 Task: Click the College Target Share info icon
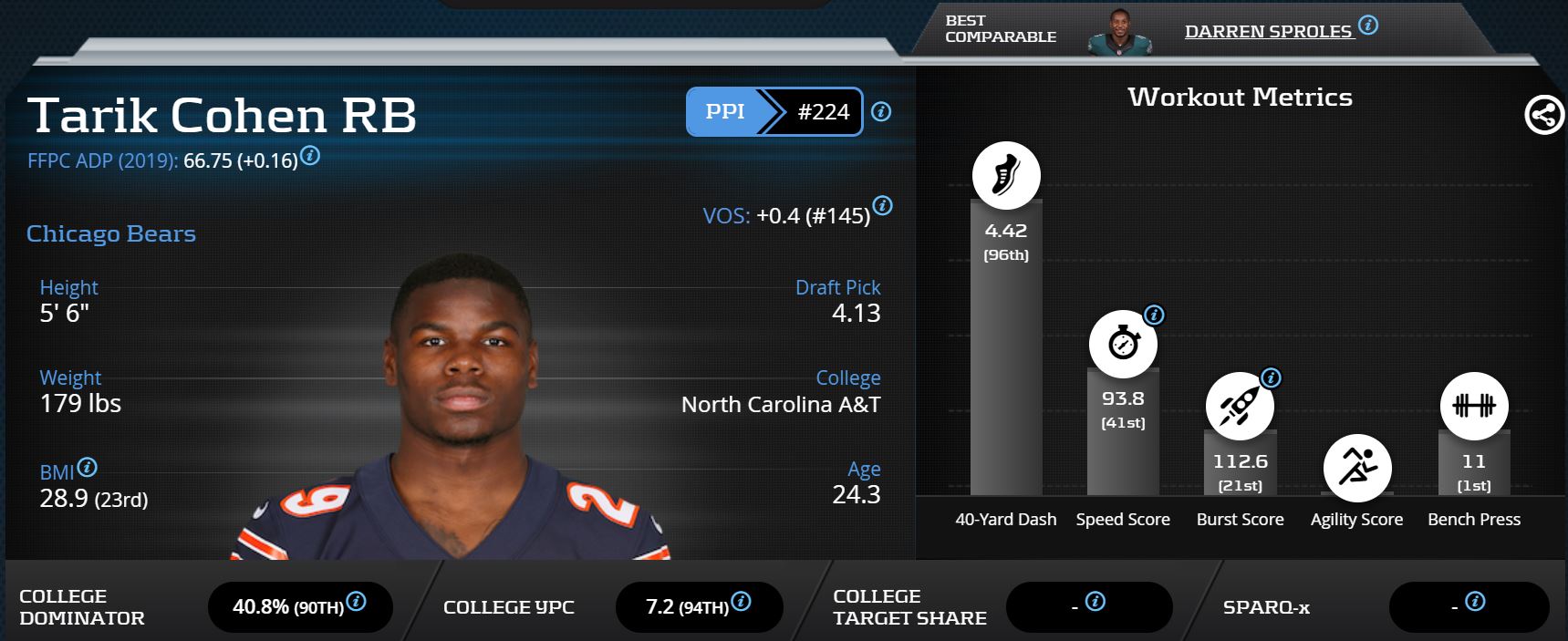pyautogui.click(x=1096, y=602)
